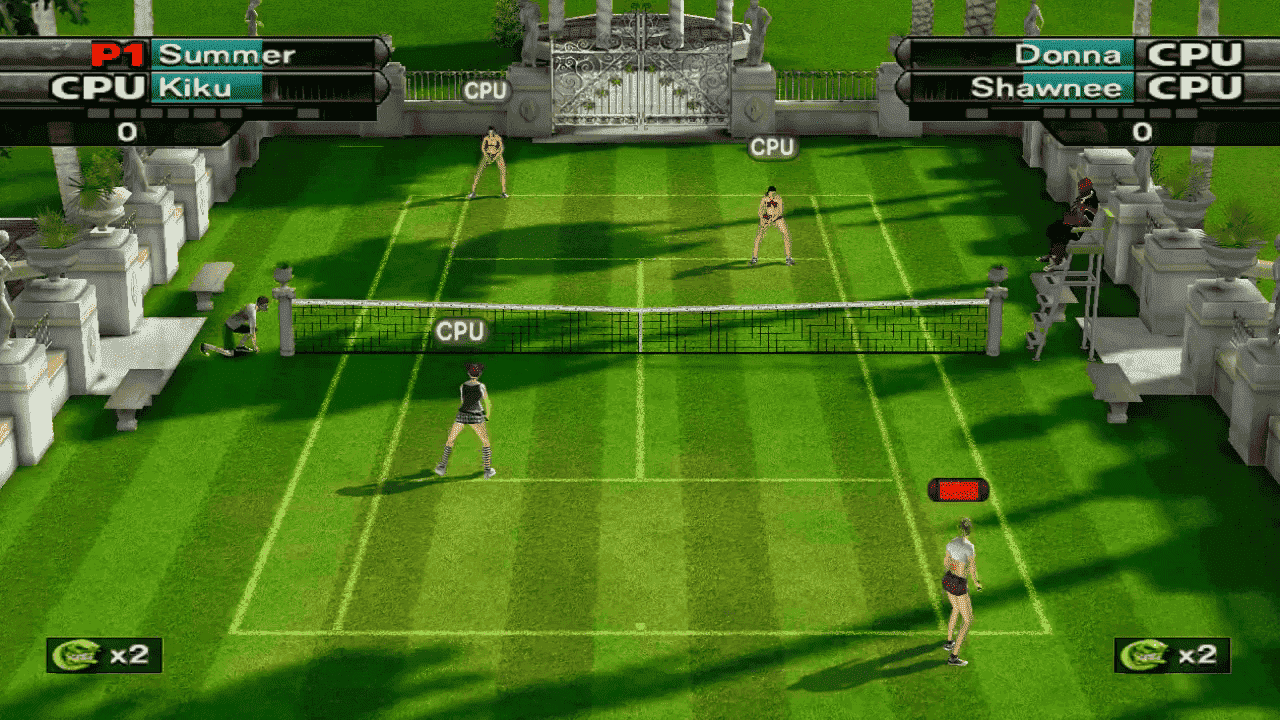Viewport: 1280px width, 720px height.
Task: Click the left team's tennis ball x2 icon
Action: pyautogui.click(x=104, y=655)
